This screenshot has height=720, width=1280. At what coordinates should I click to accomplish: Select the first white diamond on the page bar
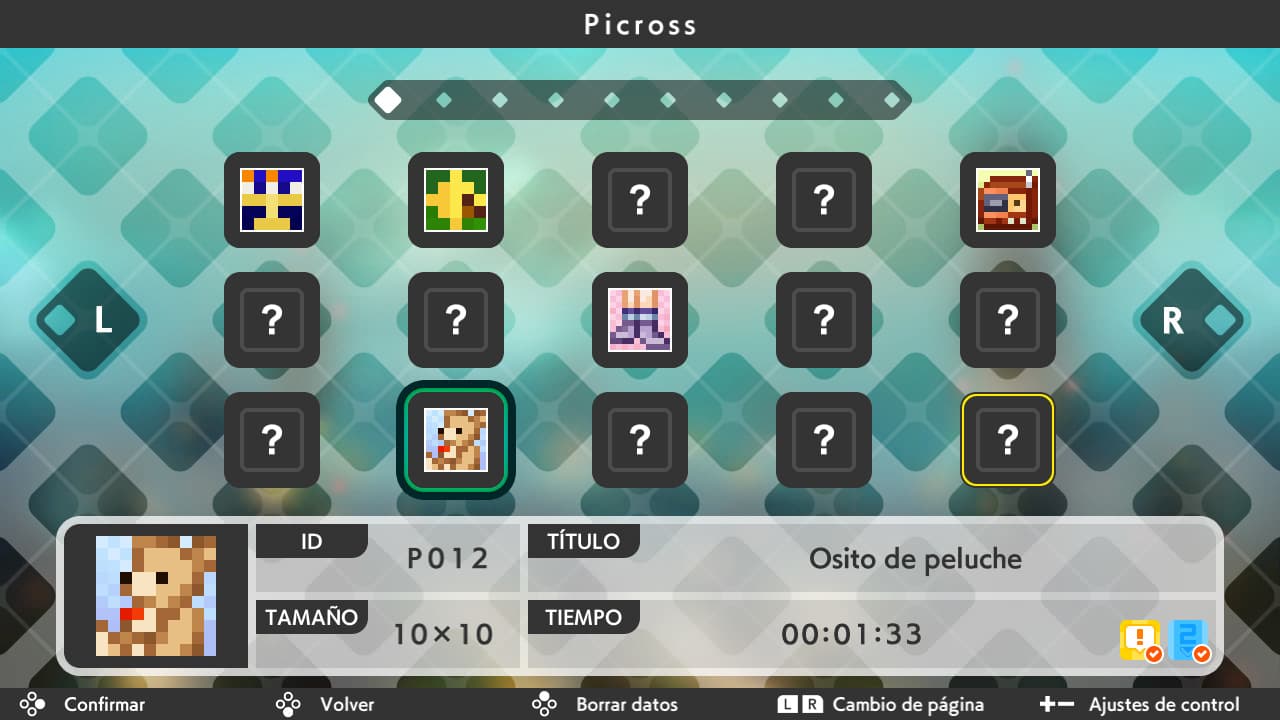click(x=388, y=99)
